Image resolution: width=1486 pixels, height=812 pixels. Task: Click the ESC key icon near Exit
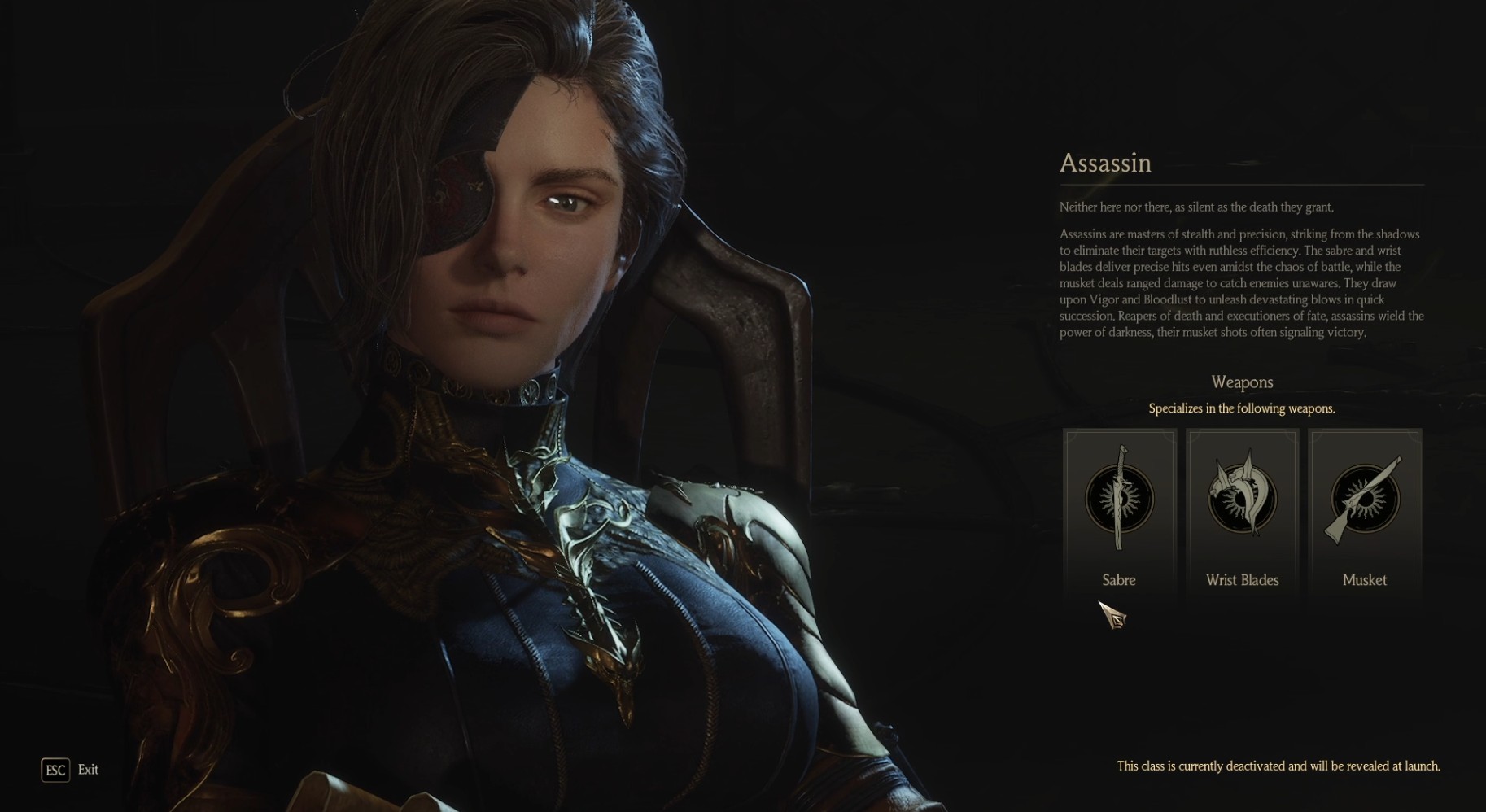54,770
